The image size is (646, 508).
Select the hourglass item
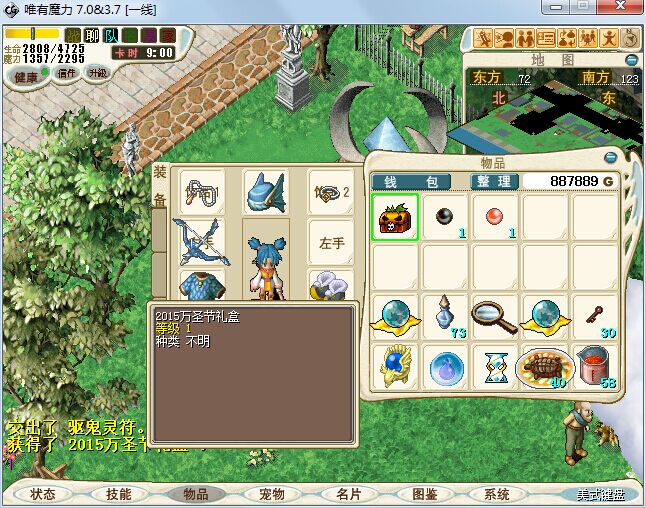point(496,367)
